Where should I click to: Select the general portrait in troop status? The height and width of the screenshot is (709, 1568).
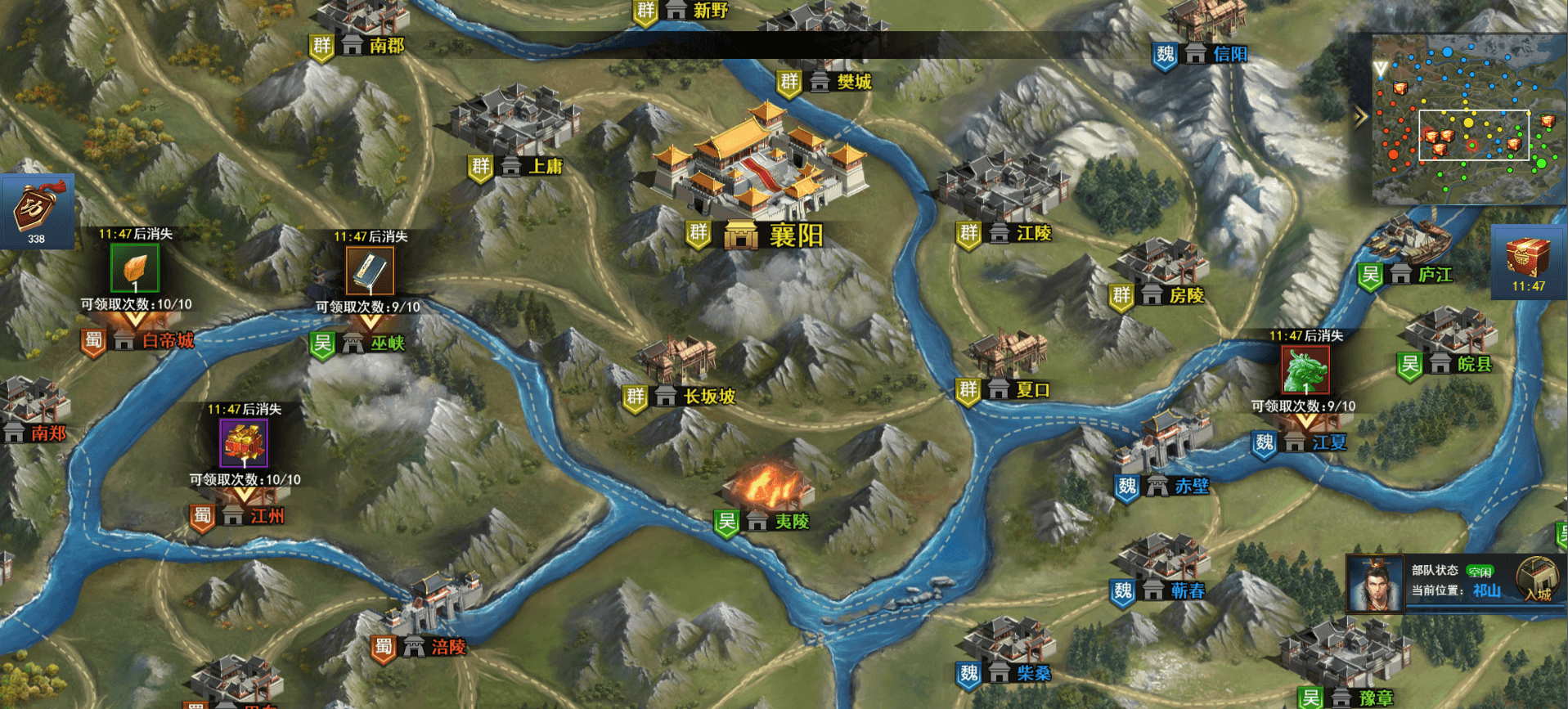[1375, 584]
